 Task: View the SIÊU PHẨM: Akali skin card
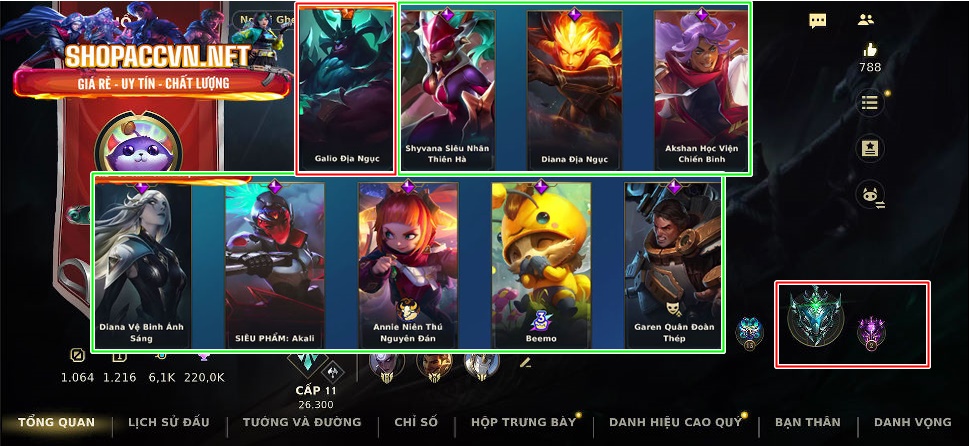coord(274,264)
